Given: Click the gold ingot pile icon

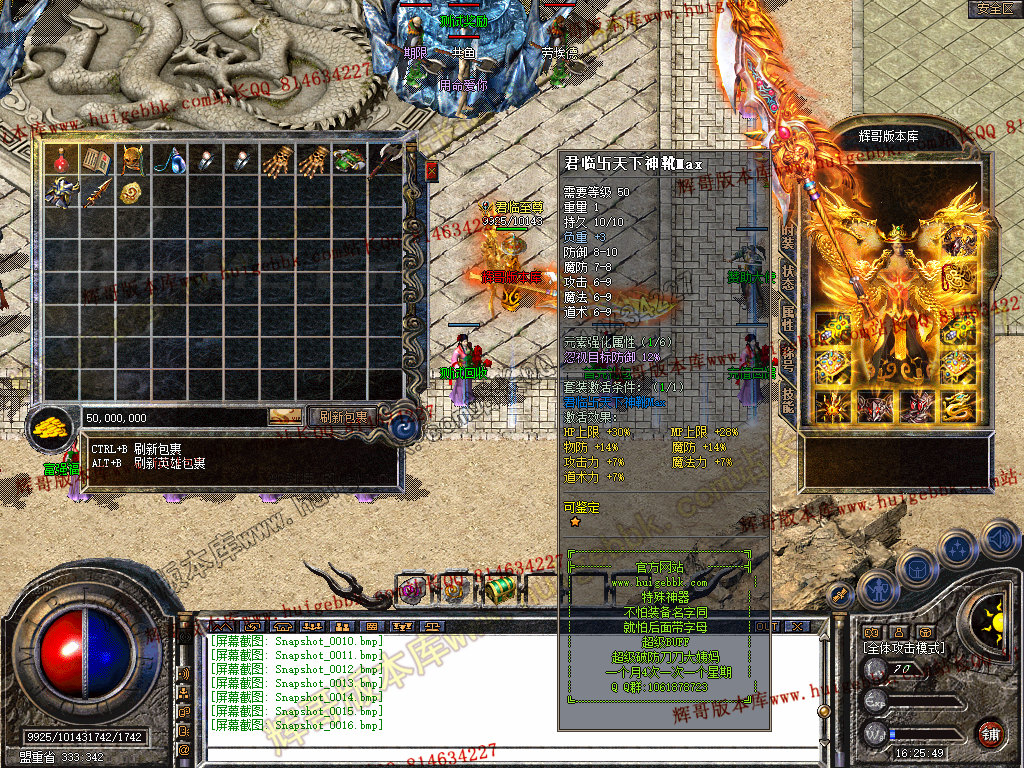Looking at the screenshot, I should point(48,428).
